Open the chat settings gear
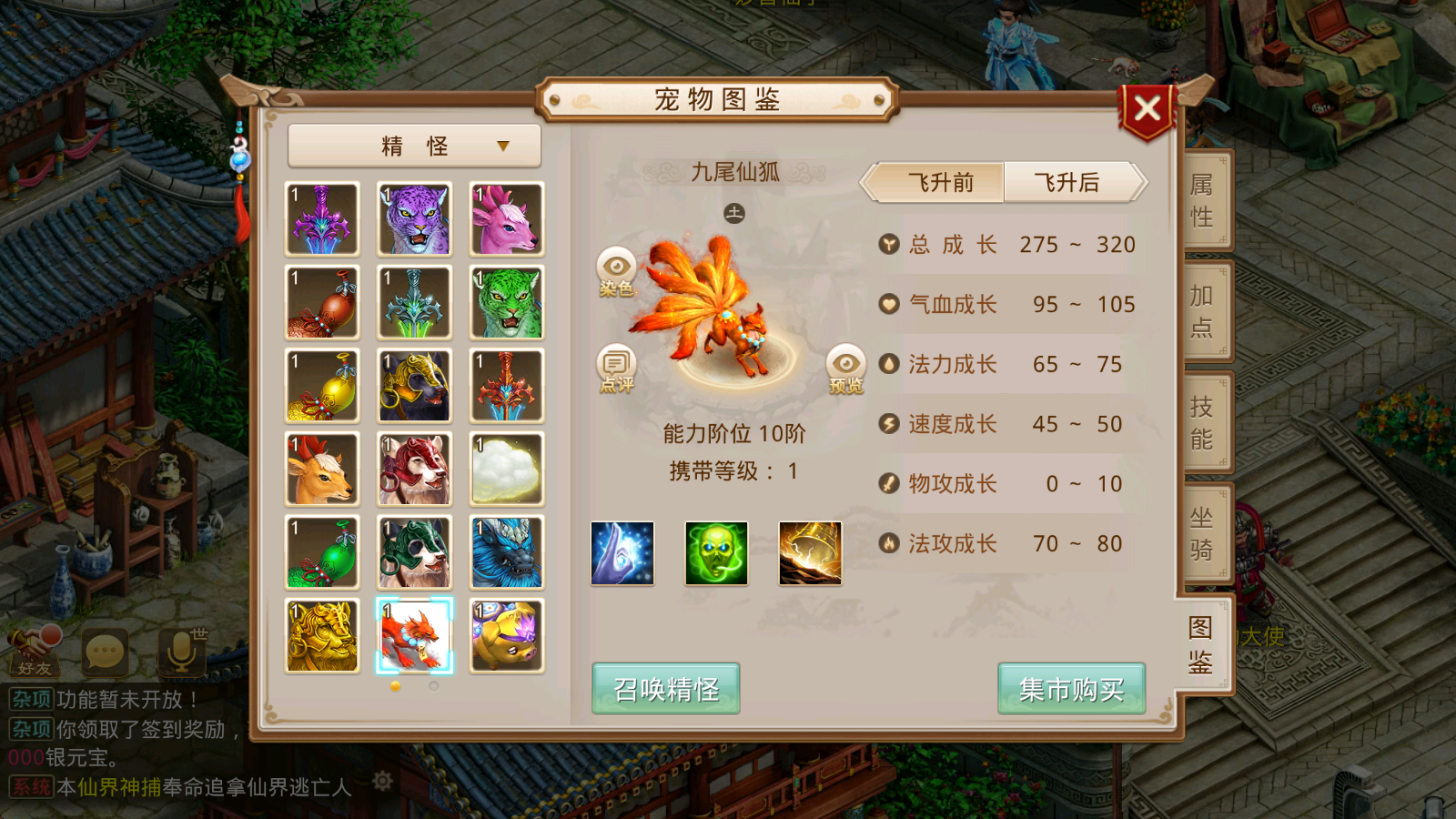 click(382, 781)
